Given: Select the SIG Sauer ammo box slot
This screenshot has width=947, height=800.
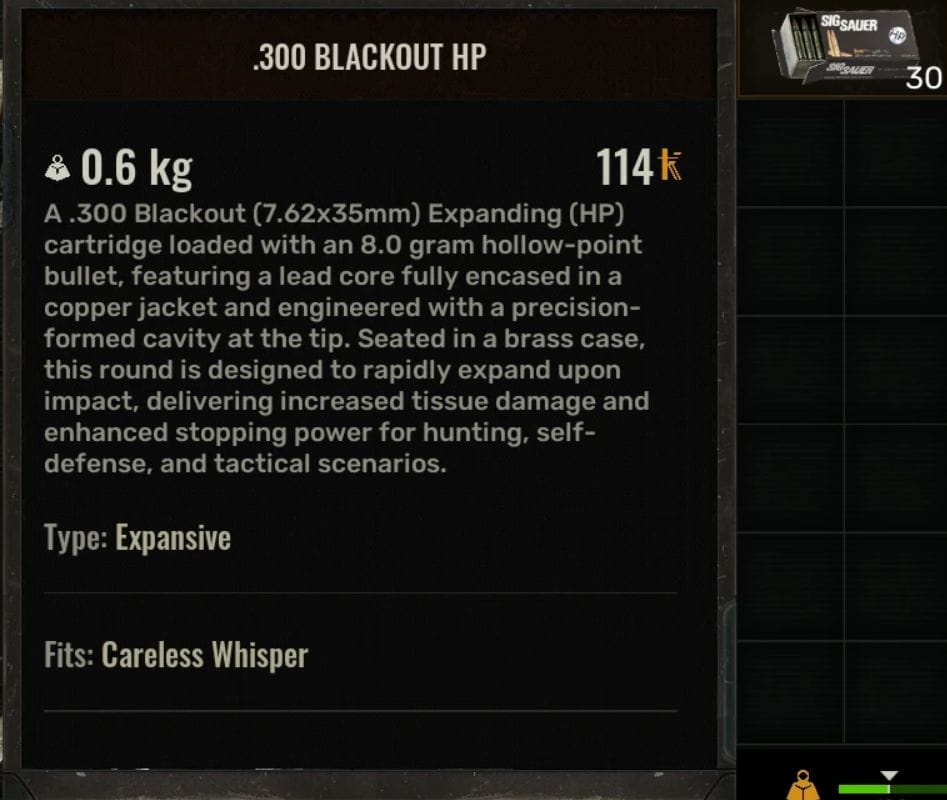Looking at the screenshot, I should click(845, 48).
